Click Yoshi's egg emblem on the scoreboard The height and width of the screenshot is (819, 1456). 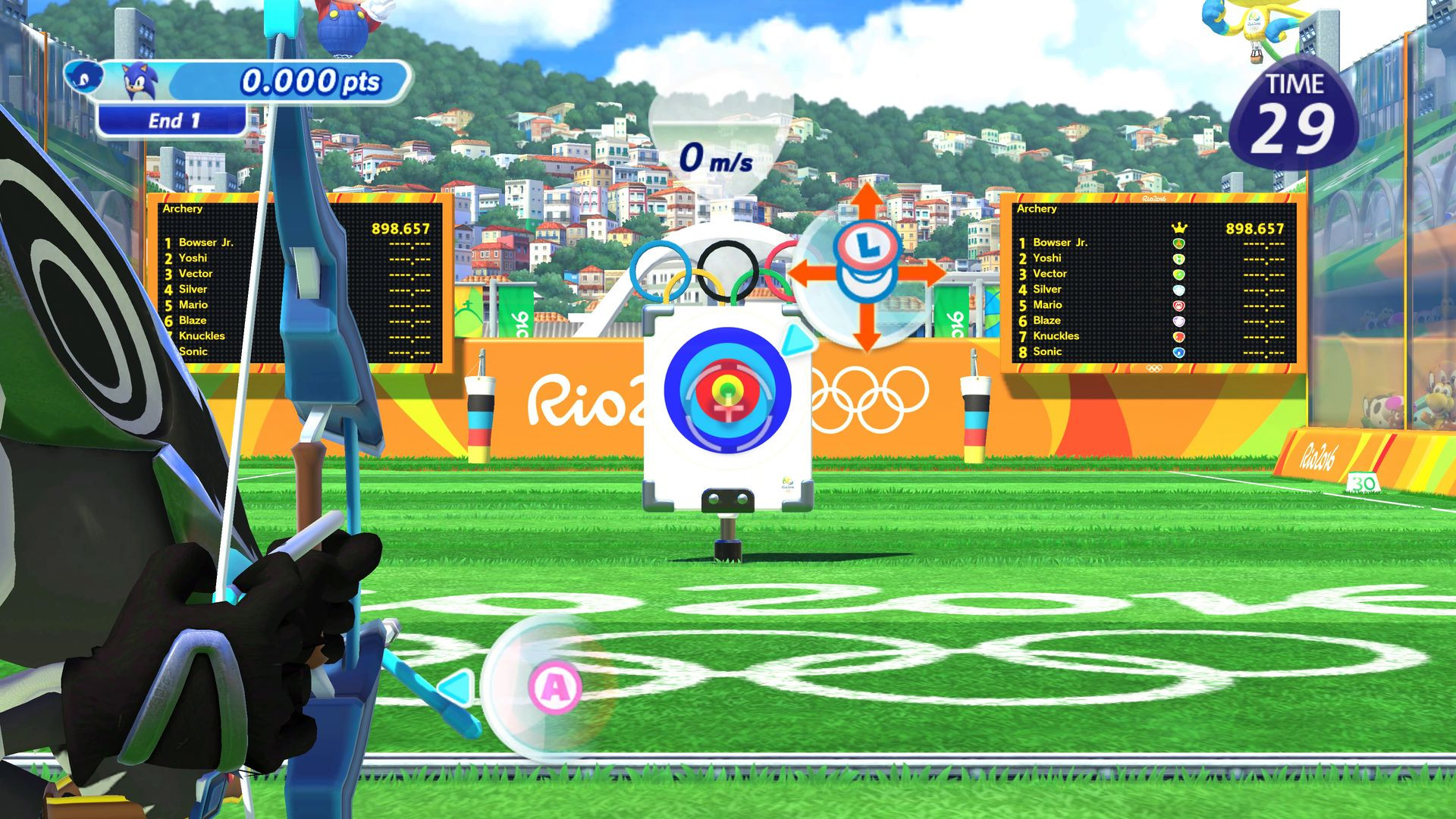1179,258
